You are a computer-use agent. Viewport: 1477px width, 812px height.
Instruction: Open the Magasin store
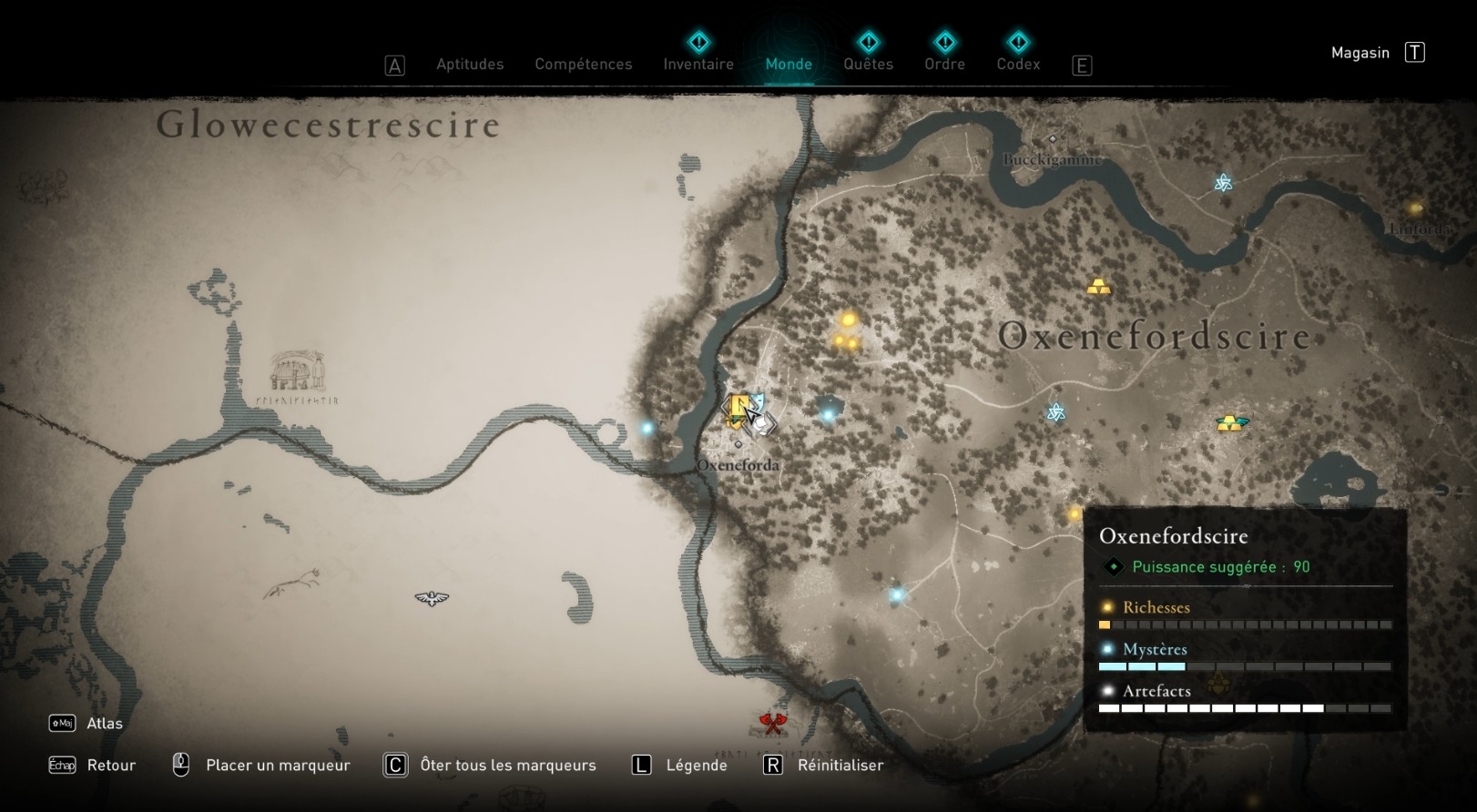pos(1360,52)
